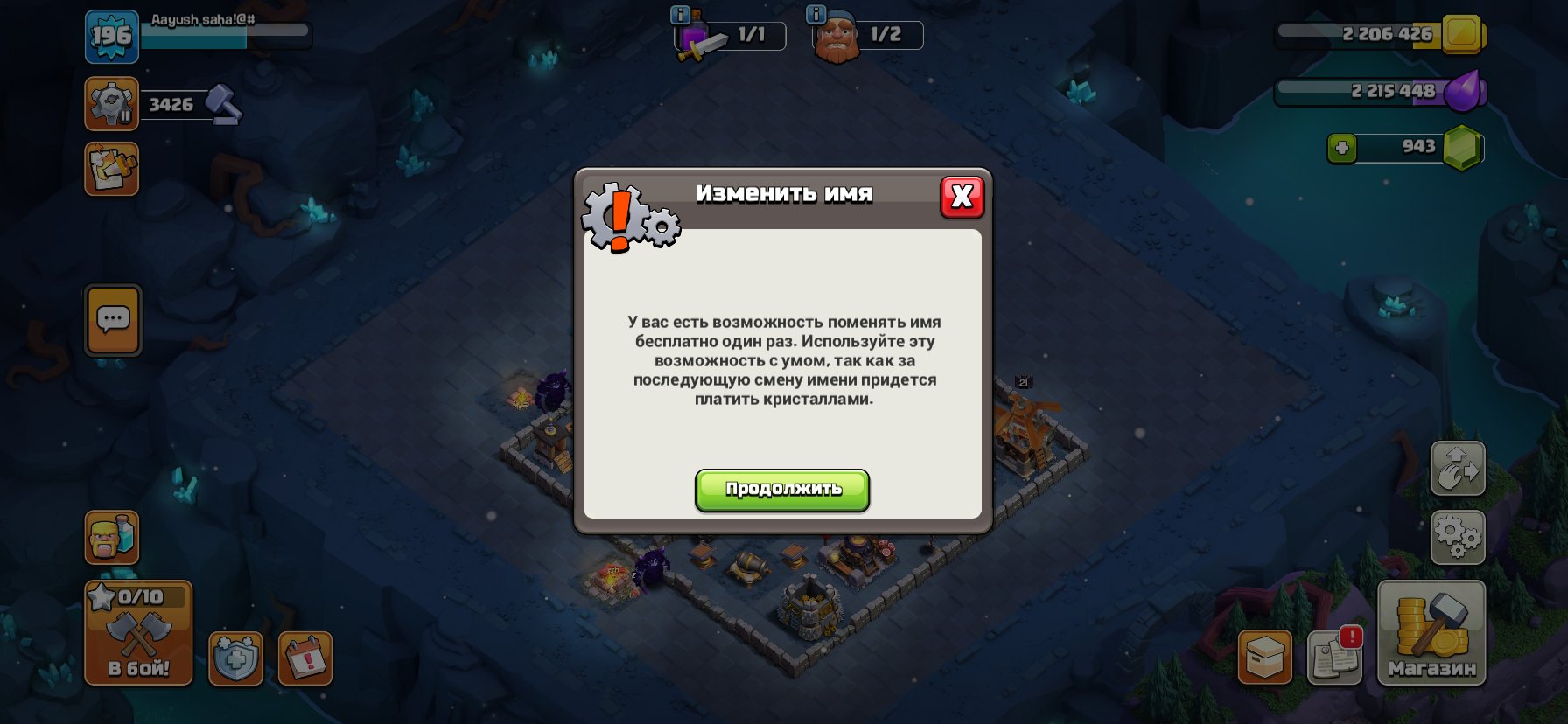
Task: Open the events calendar icon
Action: coord(306,660)
